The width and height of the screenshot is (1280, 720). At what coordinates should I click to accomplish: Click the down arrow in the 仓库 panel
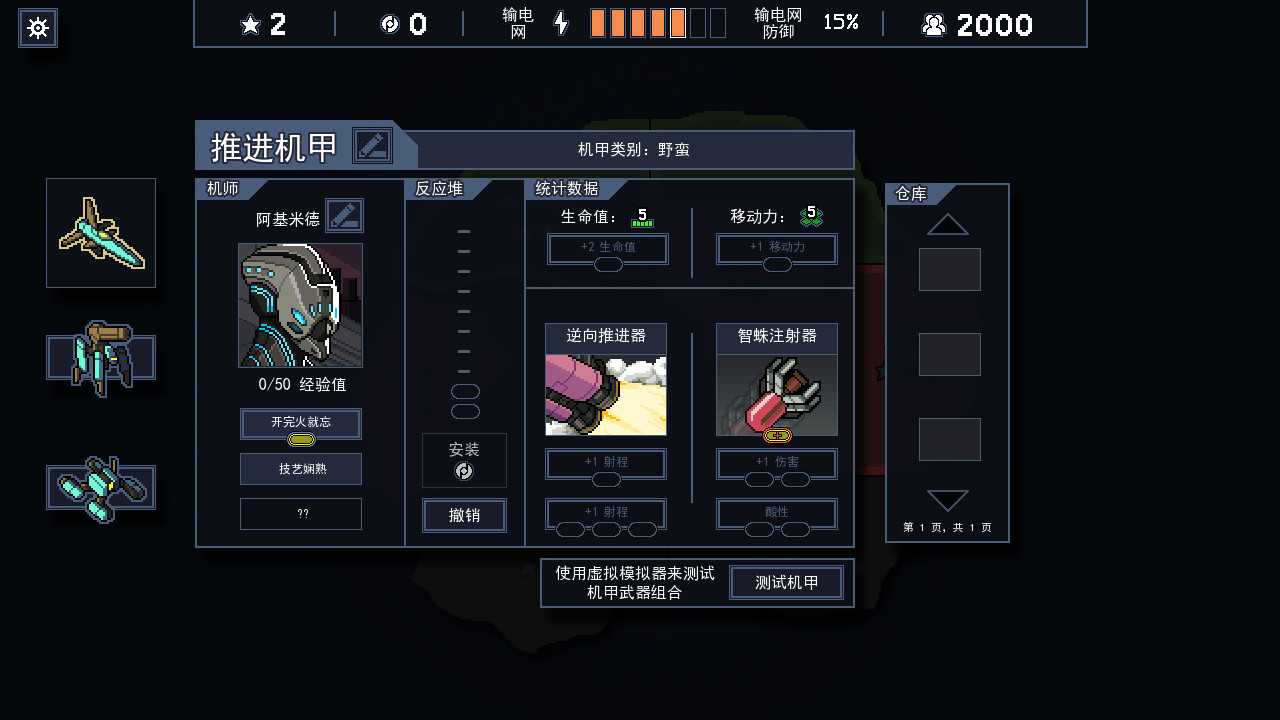[x=946, y=501]
